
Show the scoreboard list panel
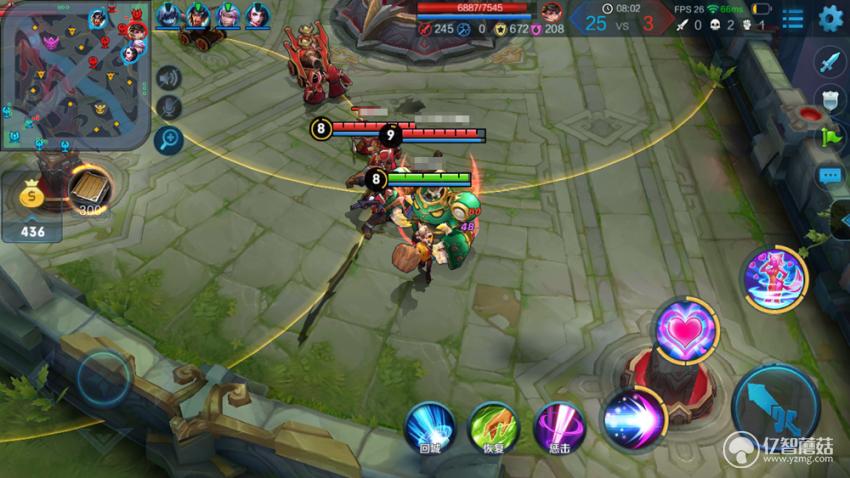click(793, 18)
